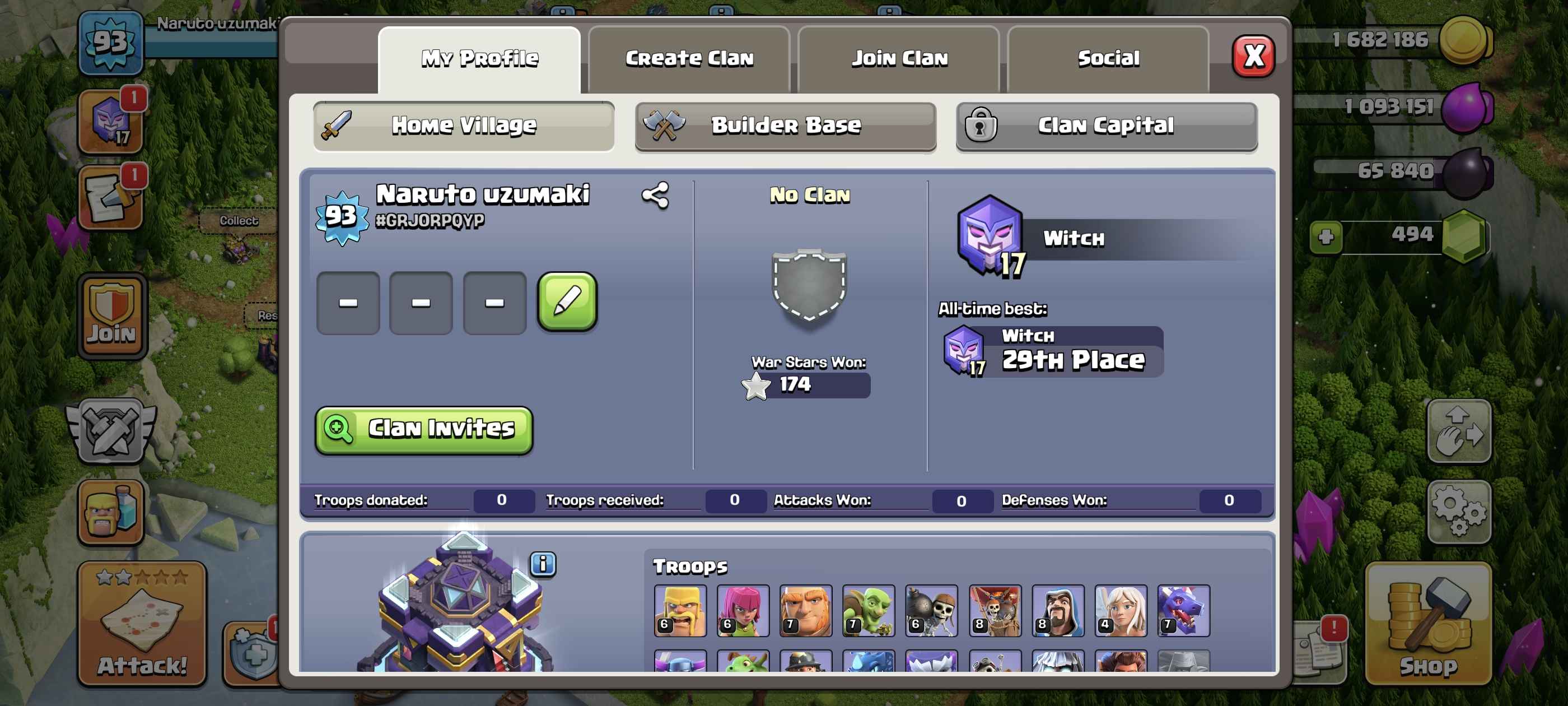Close the profile window

point(1253,57)
